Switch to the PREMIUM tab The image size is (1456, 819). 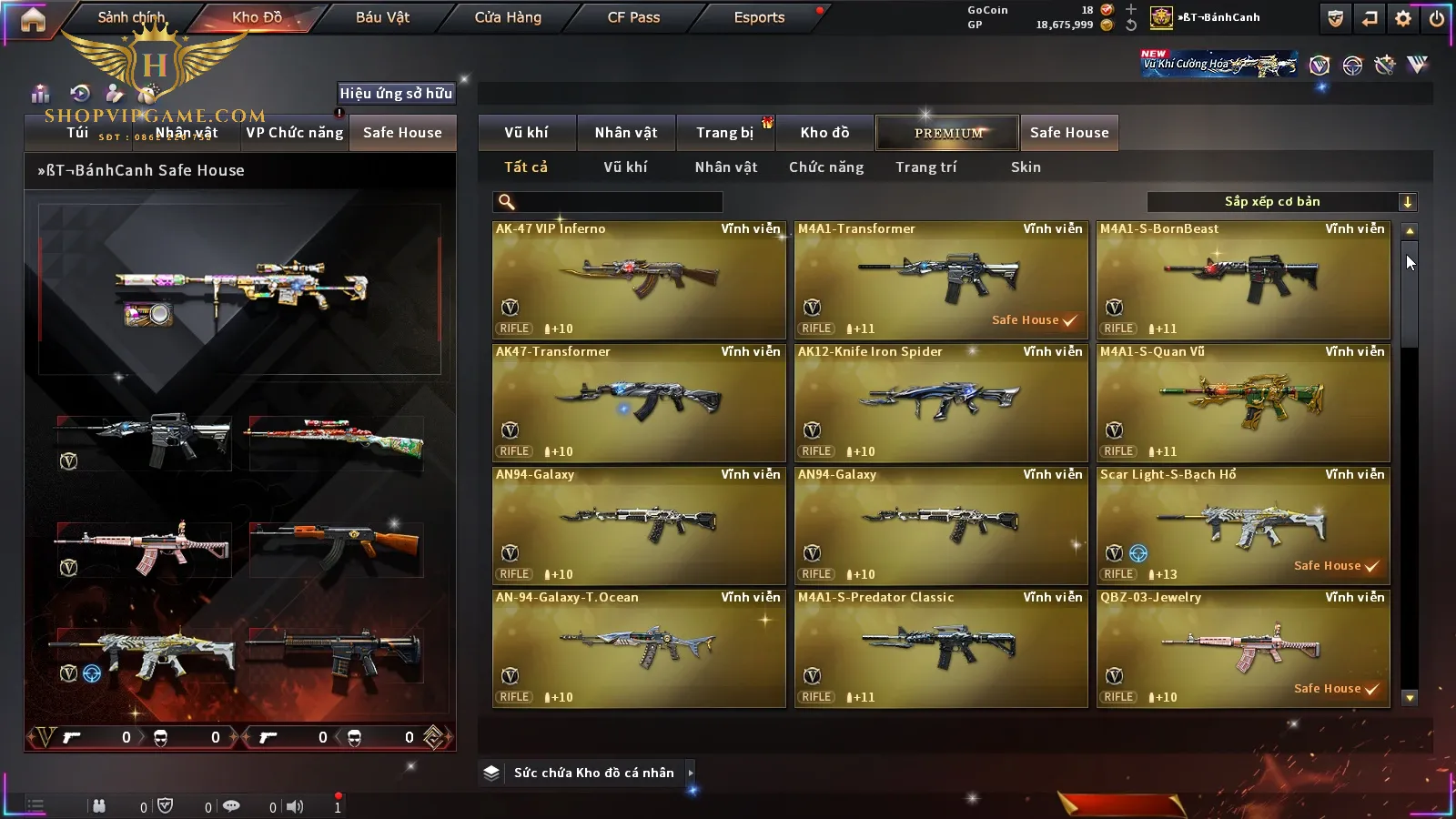point(948,133)
